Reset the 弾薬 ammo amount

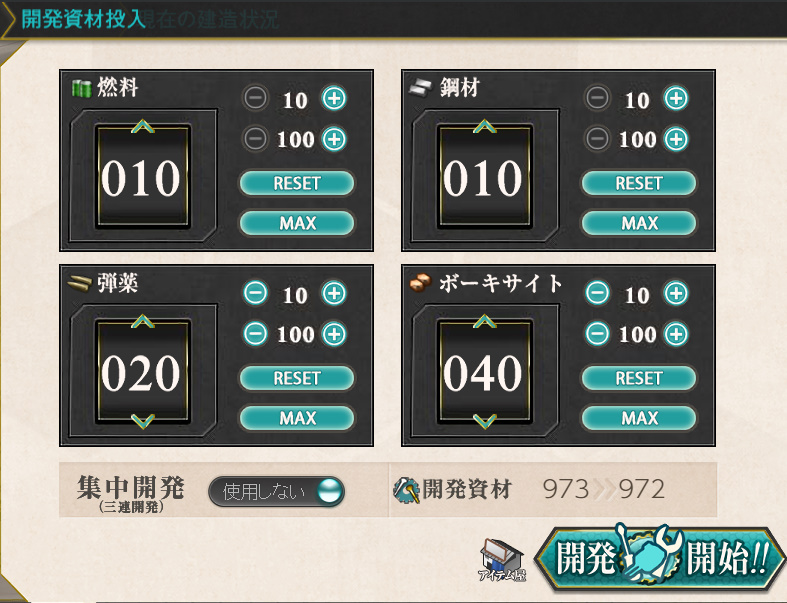coord(296,378)
